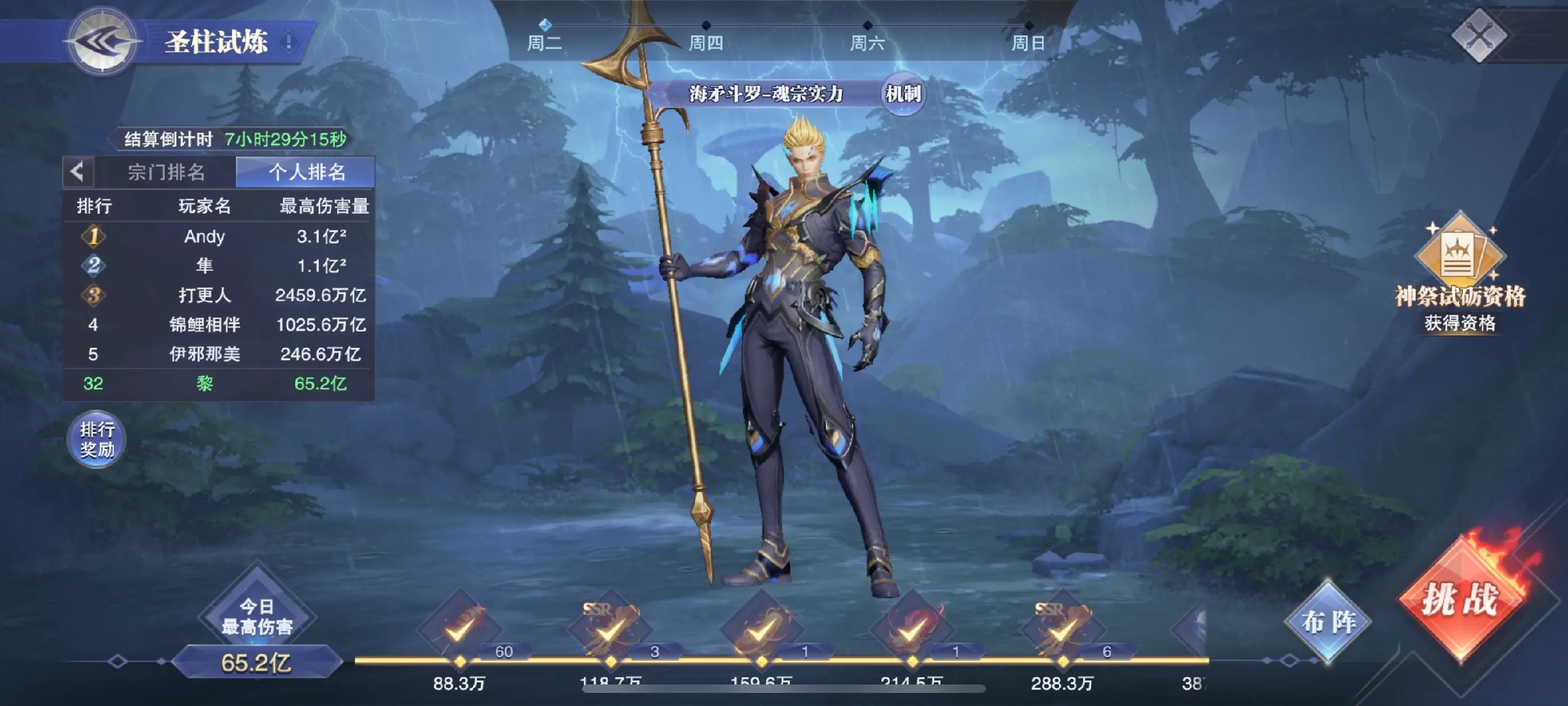Select the 周四 day marker
Viewport: 1568px width, 706px height.
(706, 38)
